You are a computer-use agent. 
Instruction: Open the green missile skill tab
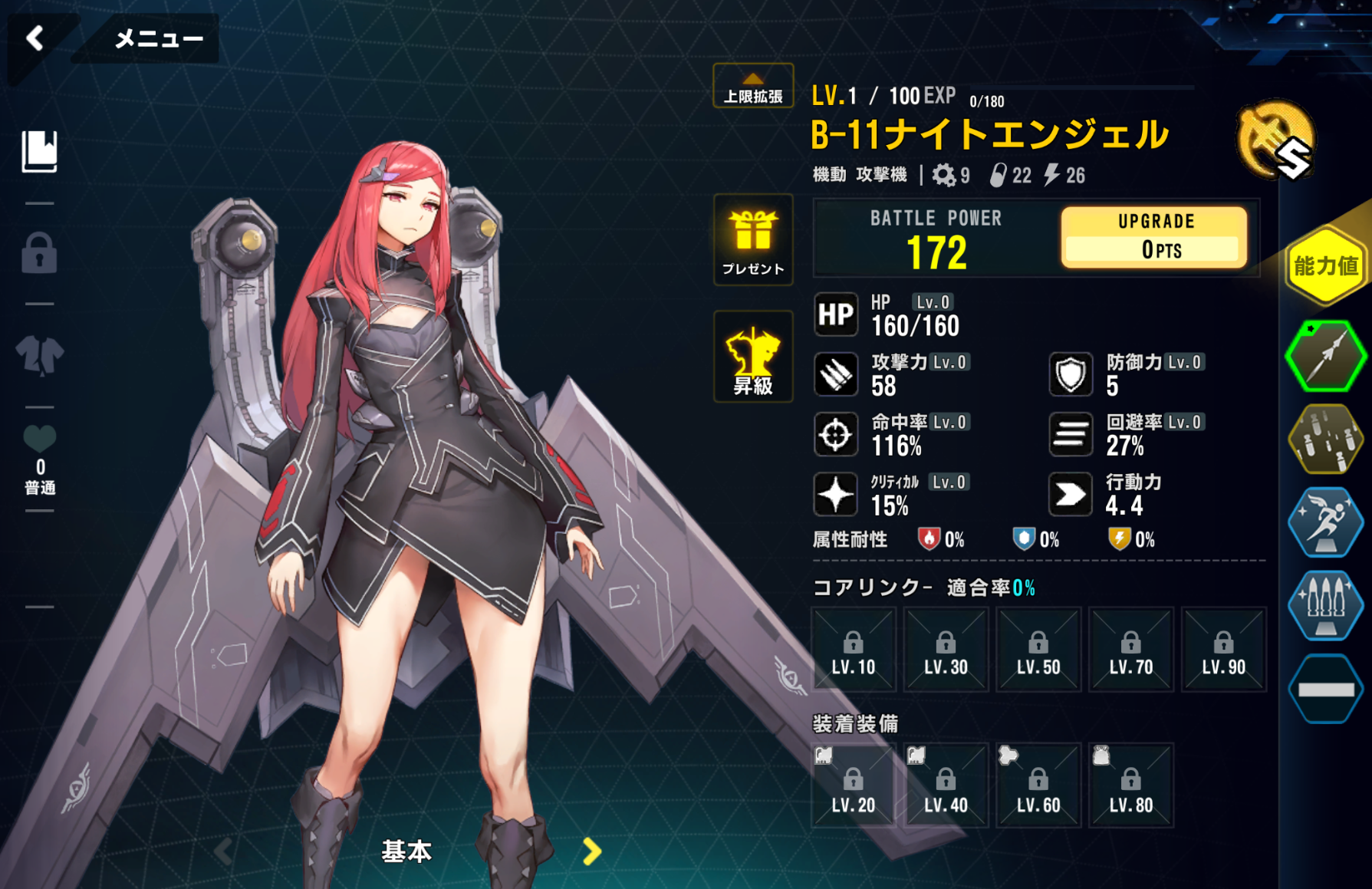point(1325,356)
